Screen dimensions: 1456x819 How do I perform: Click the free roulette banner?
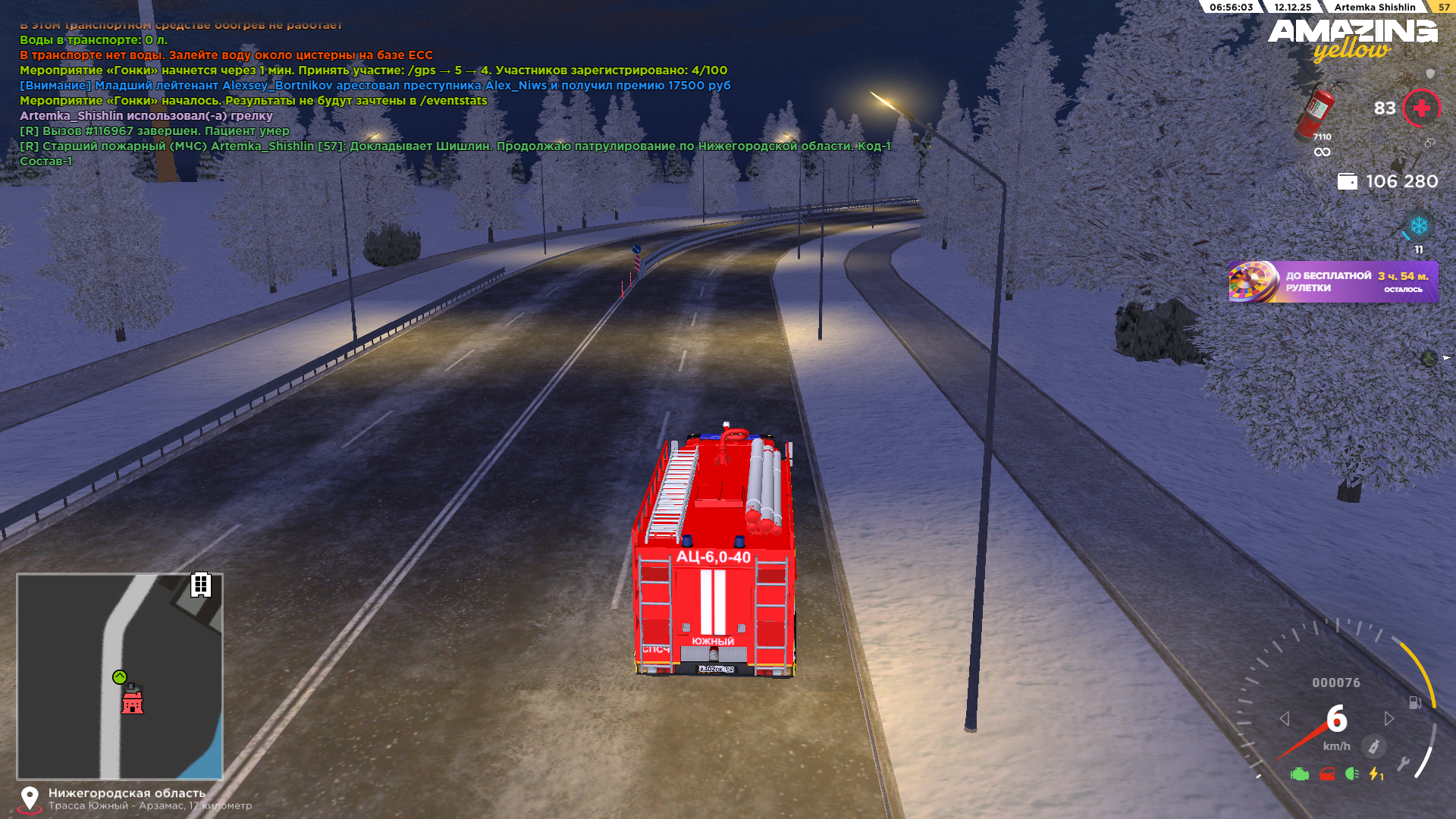[x=1333, y=282]
